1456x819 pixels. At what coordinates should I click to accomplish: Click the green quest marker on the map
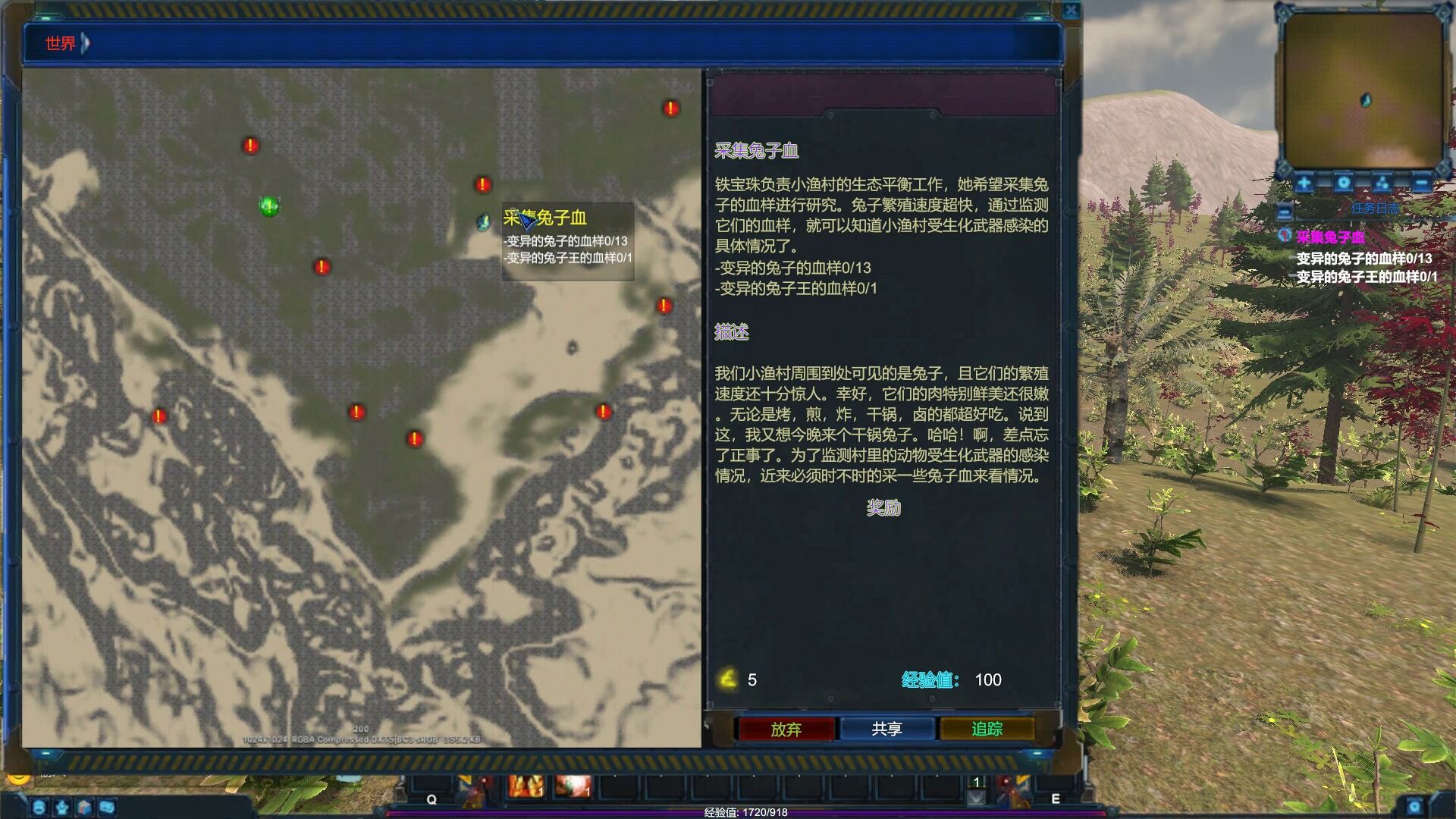tap(269, 206)
